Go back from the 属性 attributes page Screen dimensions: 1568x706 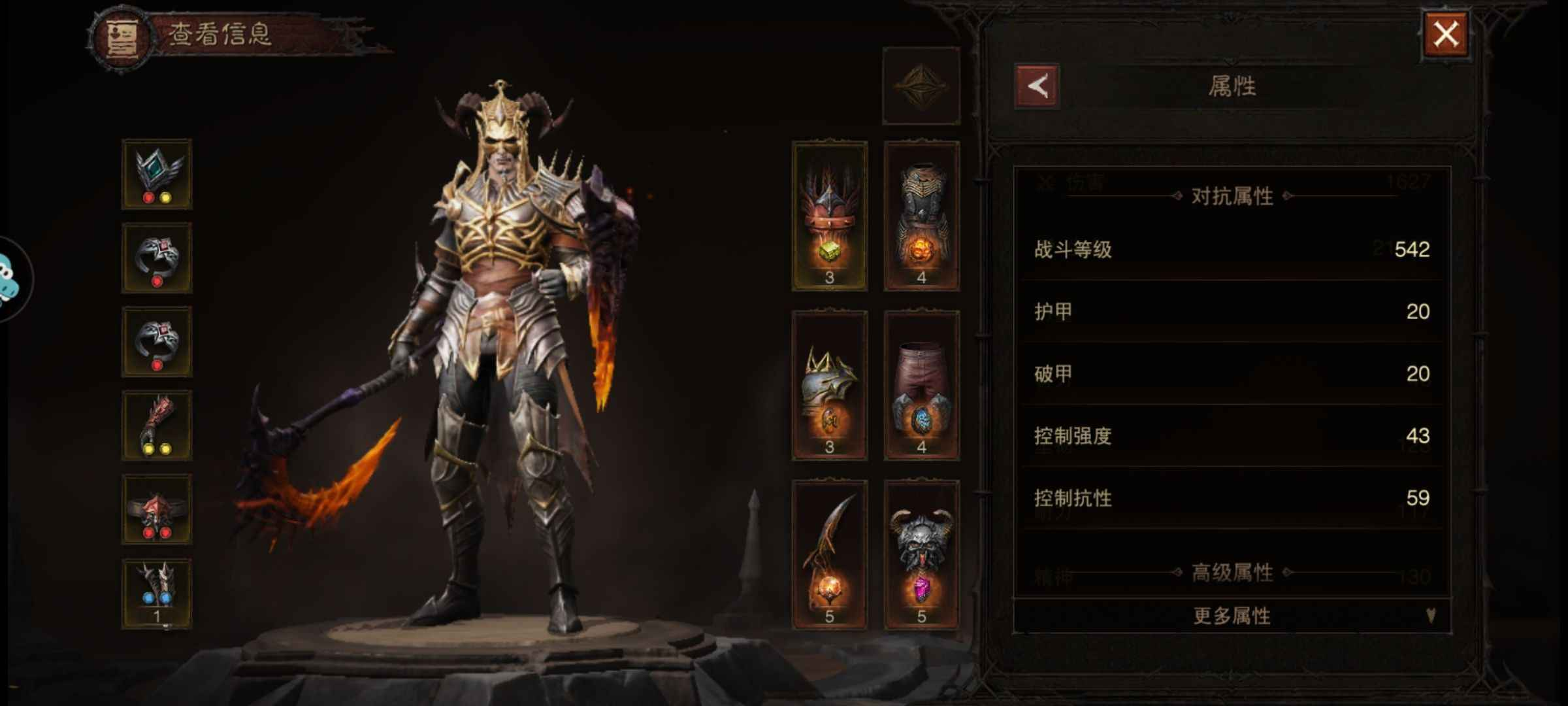[1037, 86]
